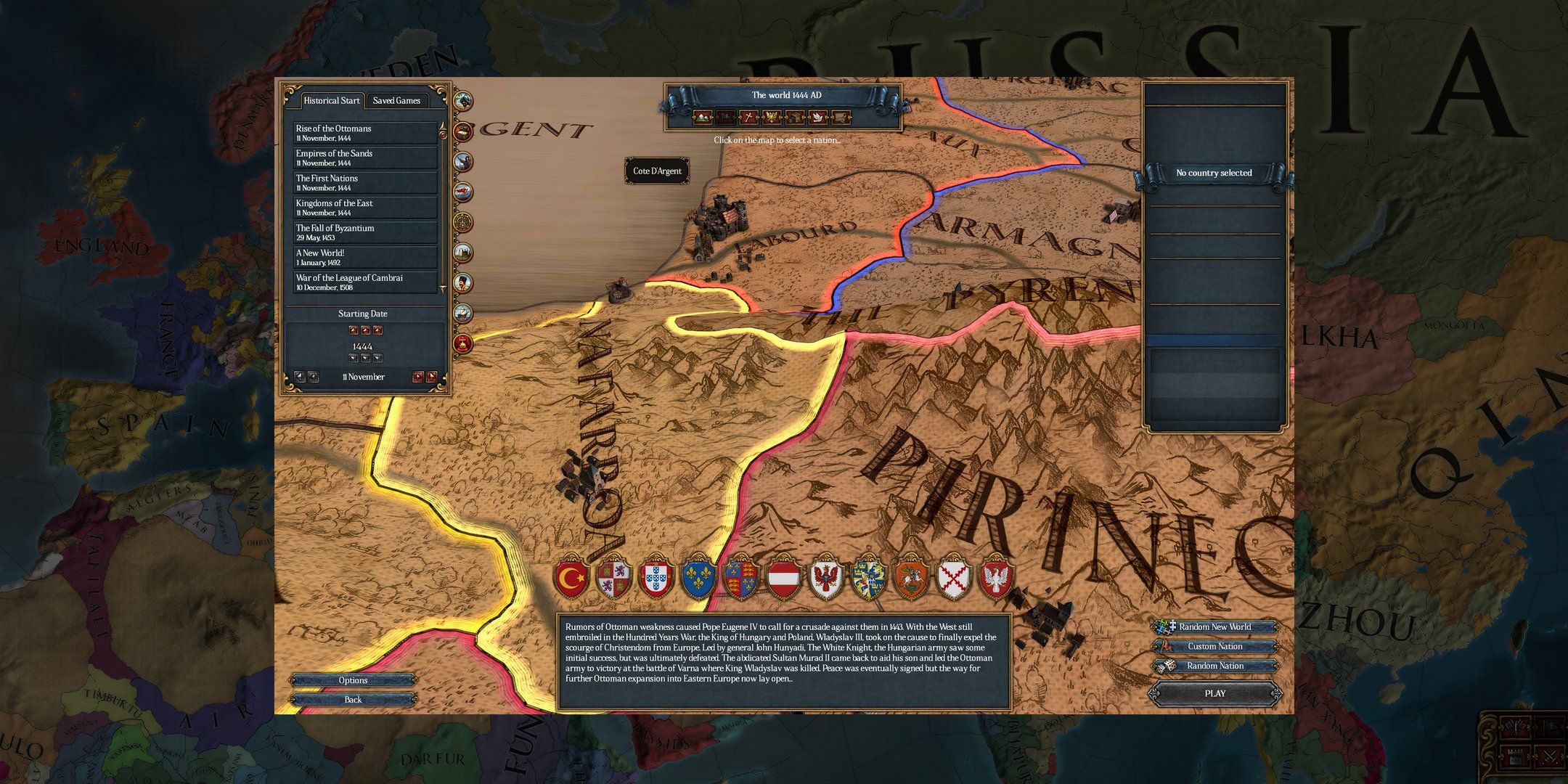Increase the starting year with an up arrow
The image size is (1568, 784).
pos(365,330)
